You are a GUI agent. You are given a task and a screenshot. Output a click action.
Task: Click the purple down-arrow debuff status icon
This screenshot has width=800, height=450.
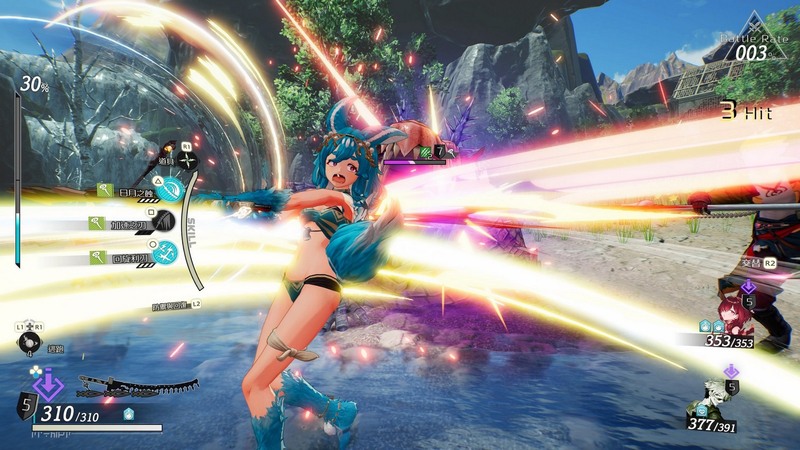click(x=48, y=383)
